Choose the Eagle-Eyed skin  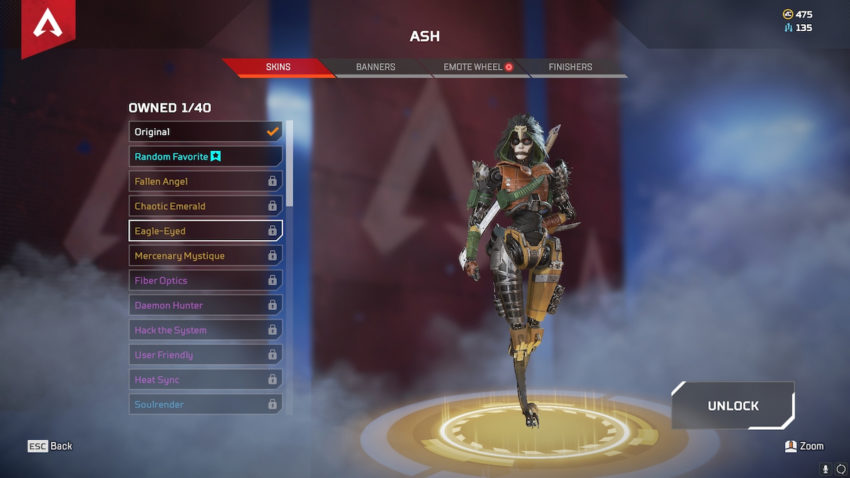click(x=205, y=231)
